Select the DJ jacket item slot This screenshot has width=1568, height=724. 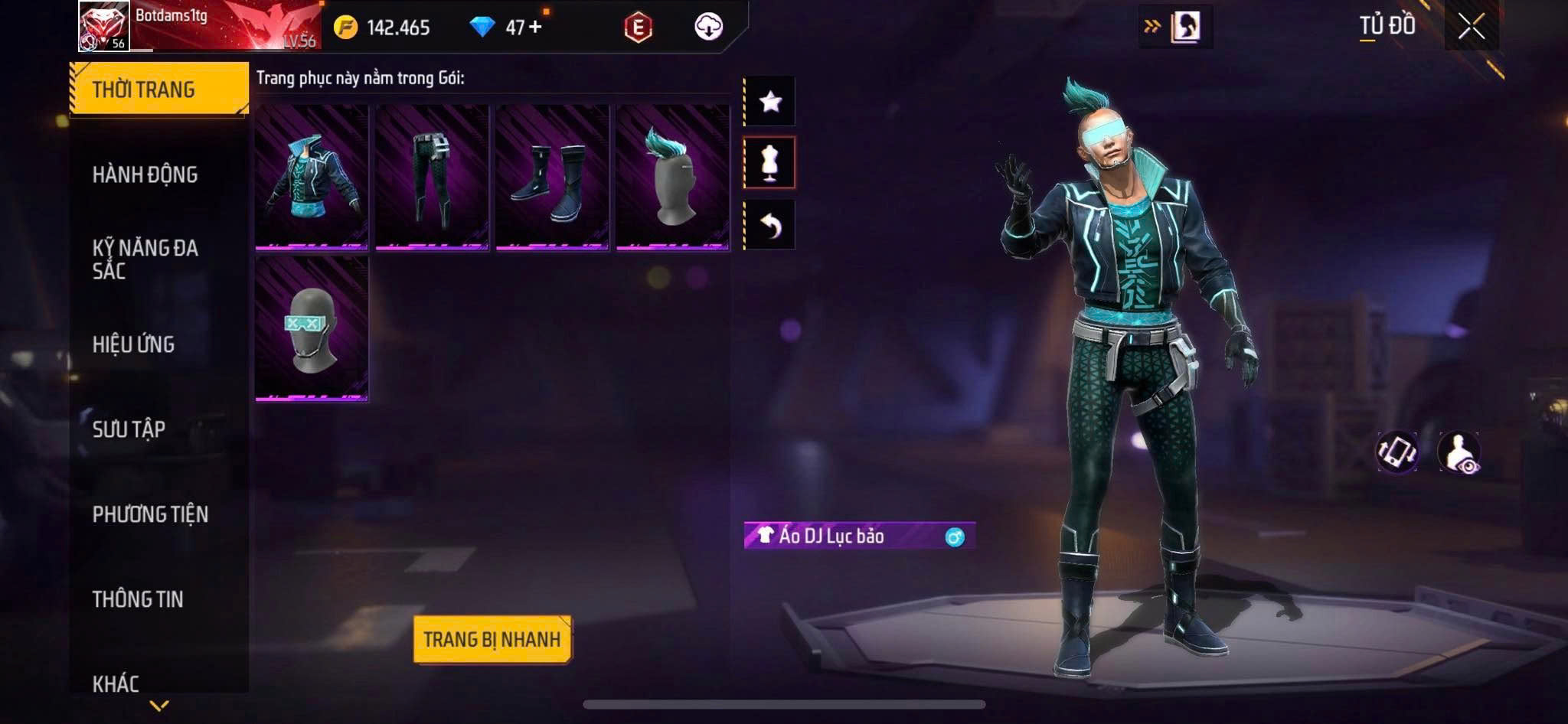[312, 178]
